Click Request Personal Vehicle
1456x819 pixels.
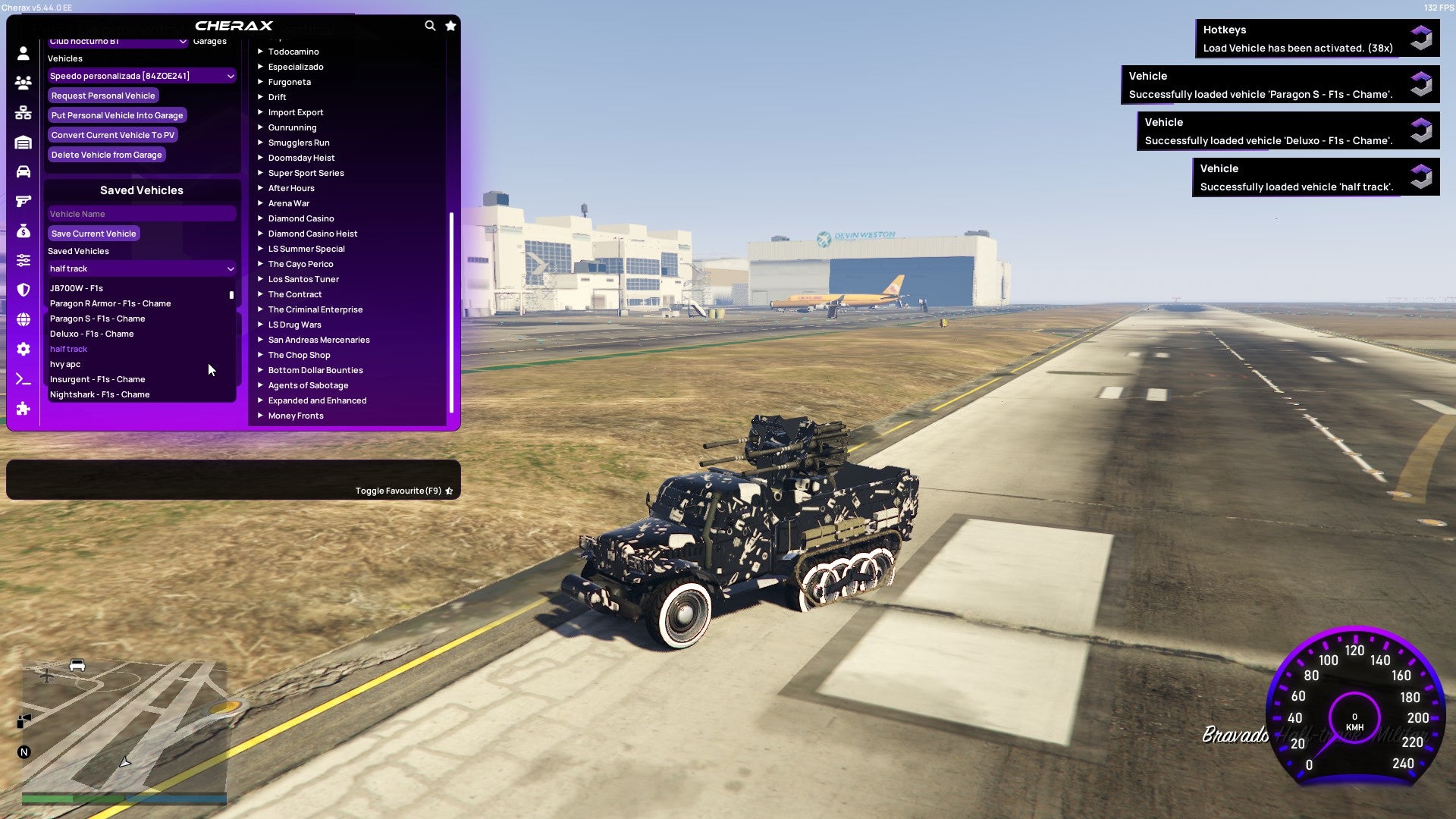click(x=103, y=96)
